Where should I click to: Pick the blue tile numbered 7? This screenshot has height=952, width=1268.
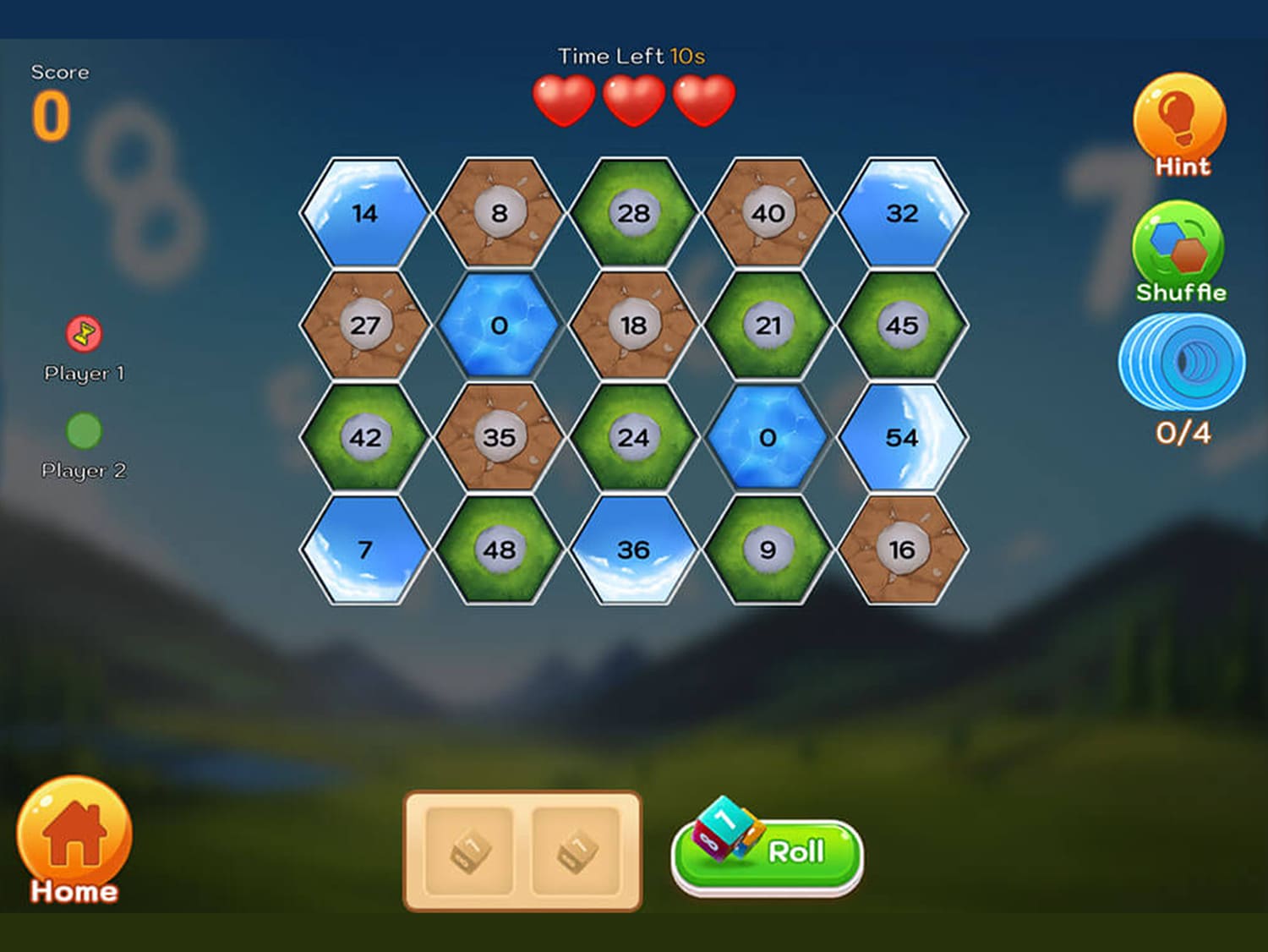pos(365,550)
